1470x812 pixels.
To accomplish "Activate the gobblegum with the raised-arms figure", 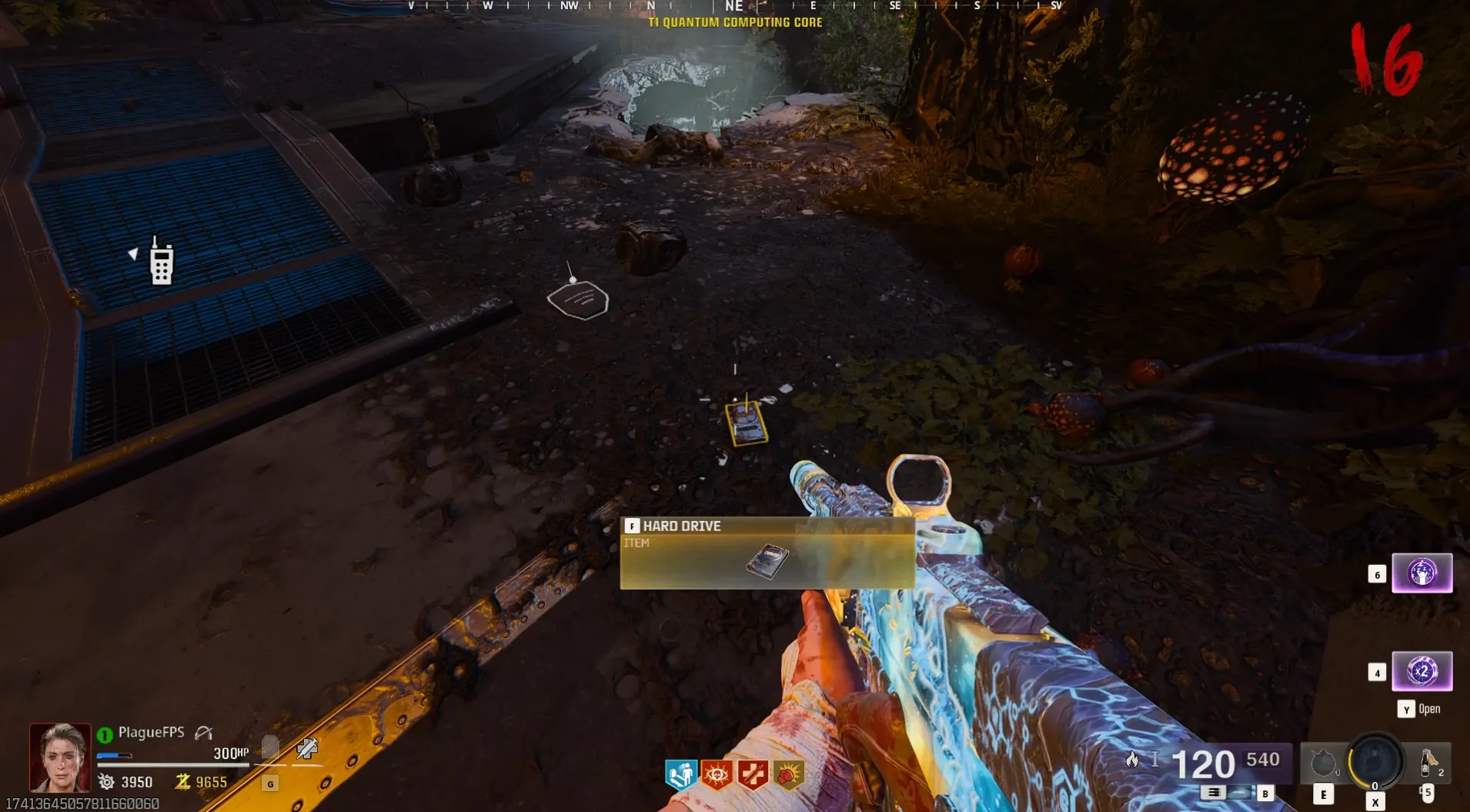I will click(x=1422, y=573).
